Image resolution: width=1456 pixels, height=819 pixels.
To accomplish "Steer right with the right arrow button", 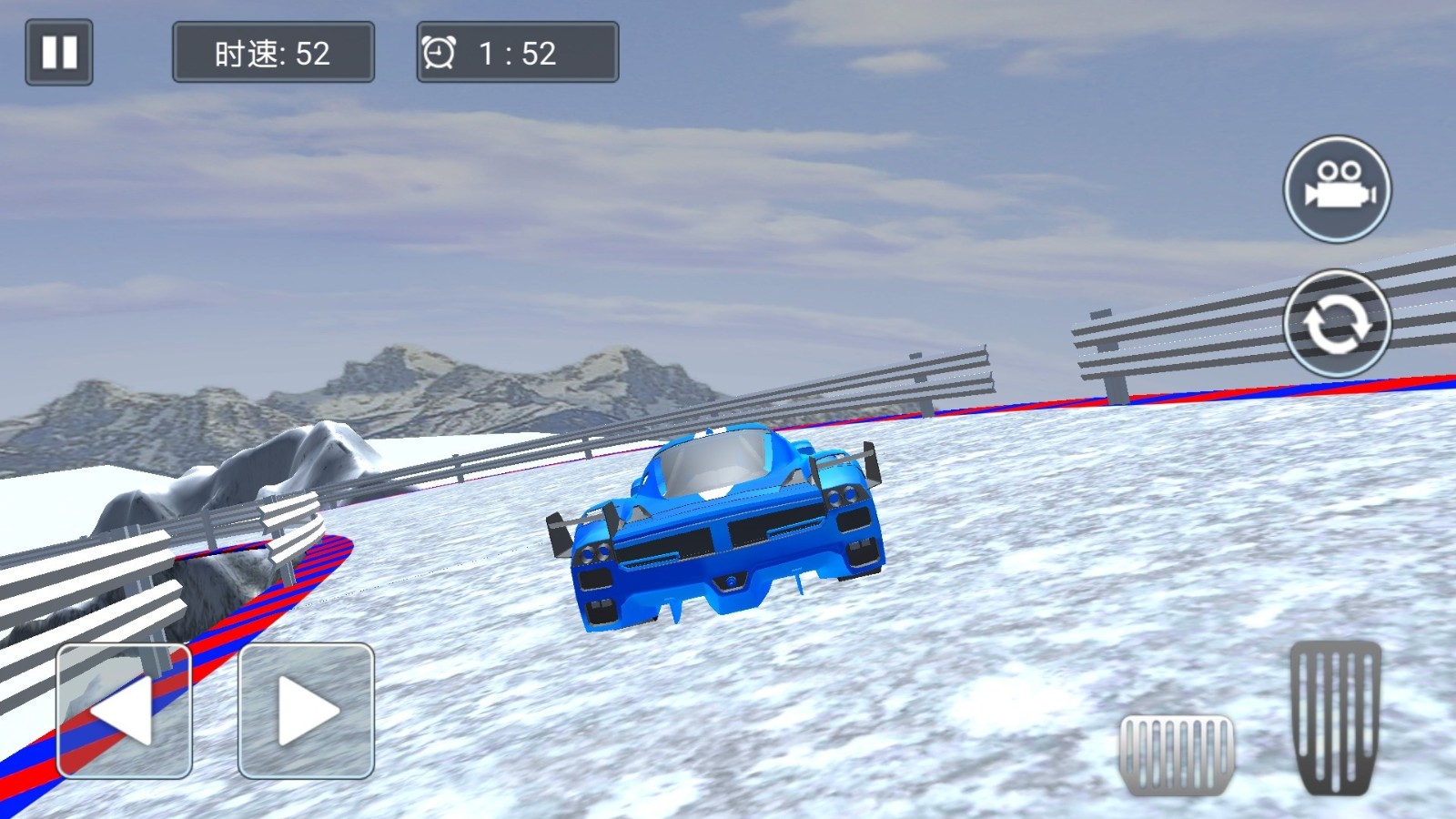I will [x=306, y=711].
